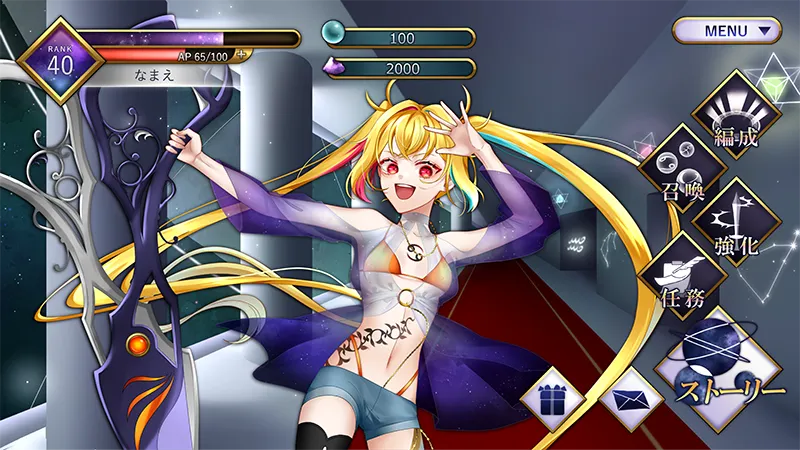This screenshot has height=450, width=800.
Task: Select the 強化 enhance button
Action: (736, 222)
